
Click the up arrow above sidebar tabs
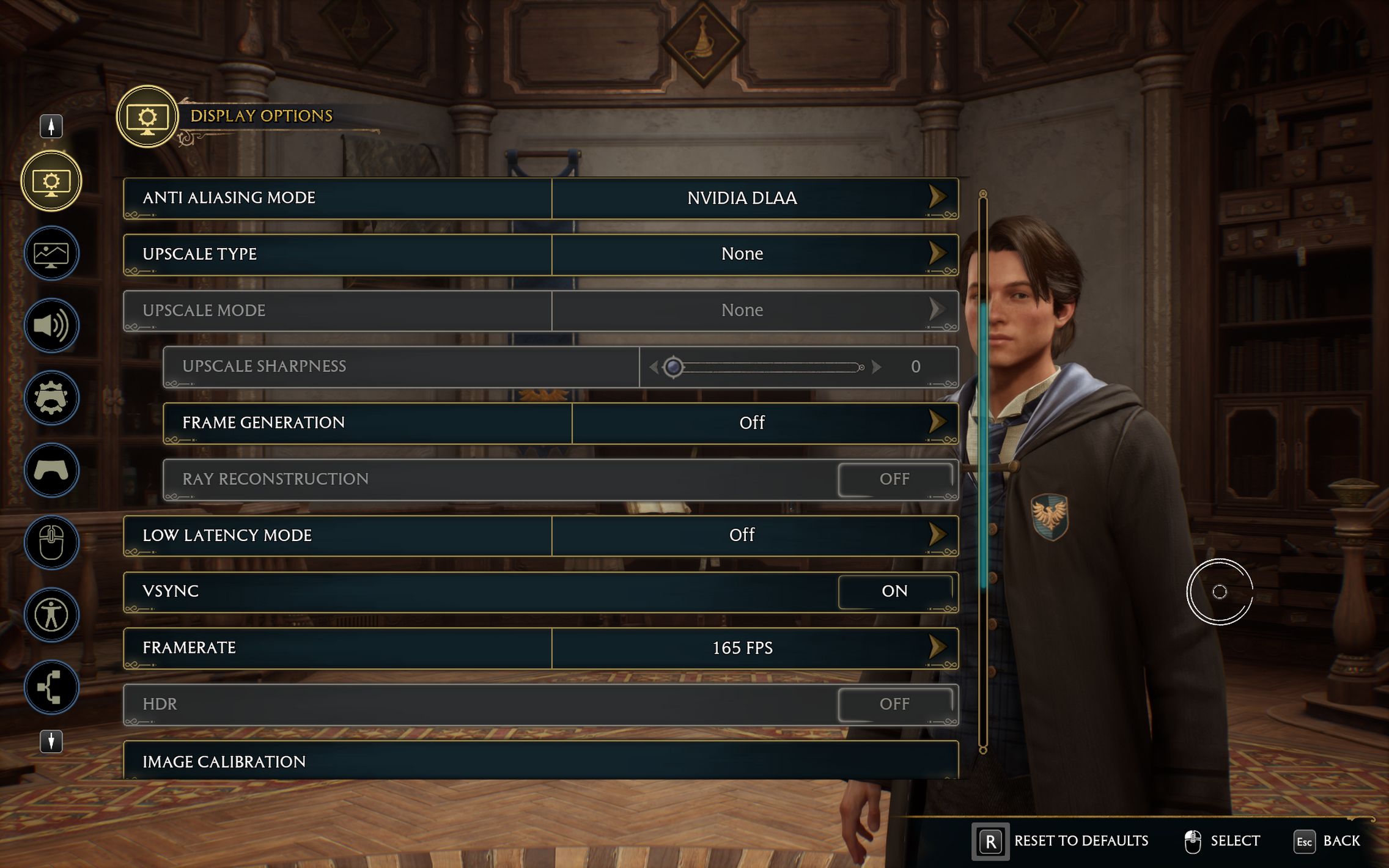point(51,126)
